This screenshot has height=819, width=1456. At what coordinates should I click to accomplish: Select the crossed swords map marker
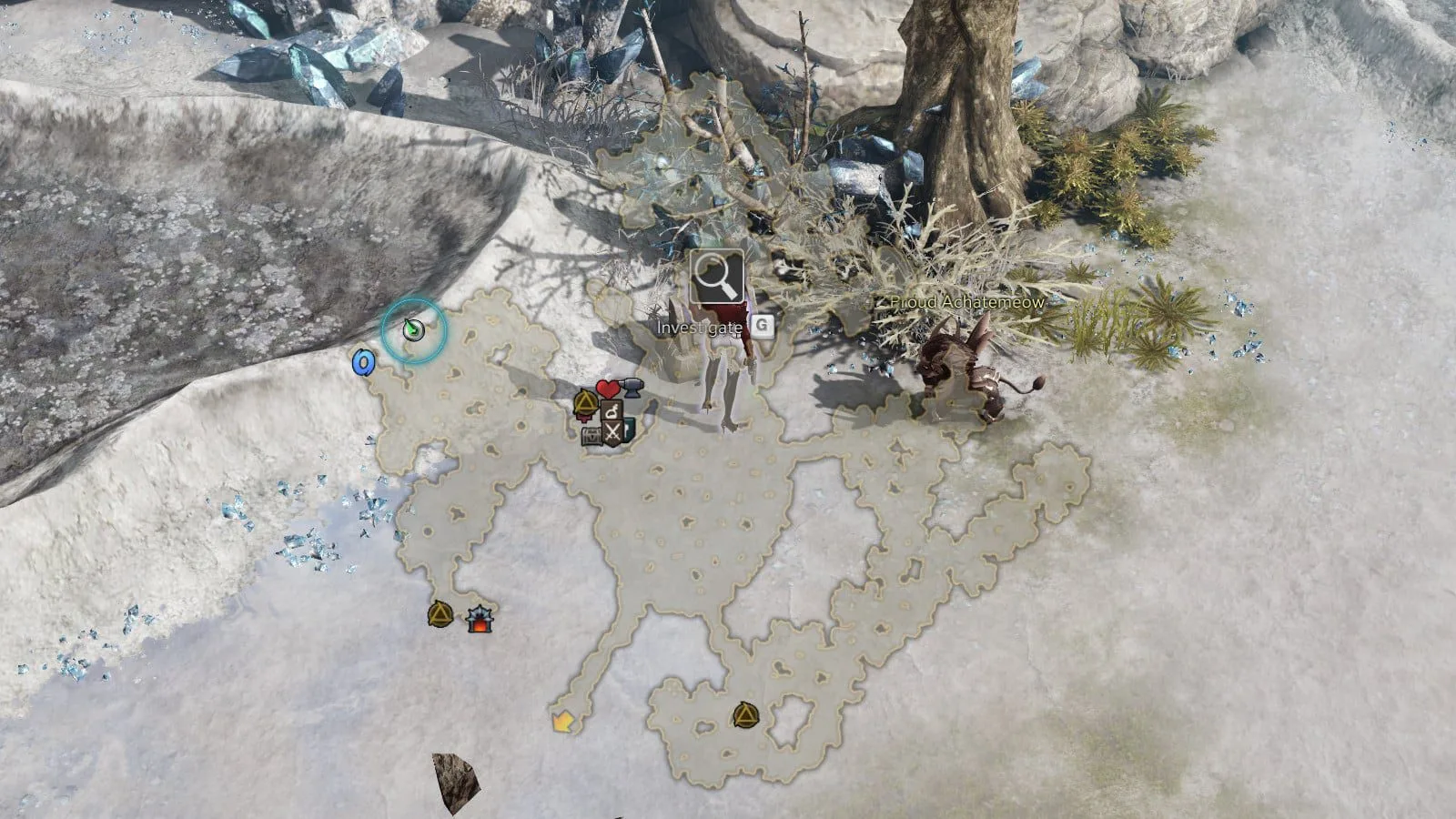[x=612, y=434]
